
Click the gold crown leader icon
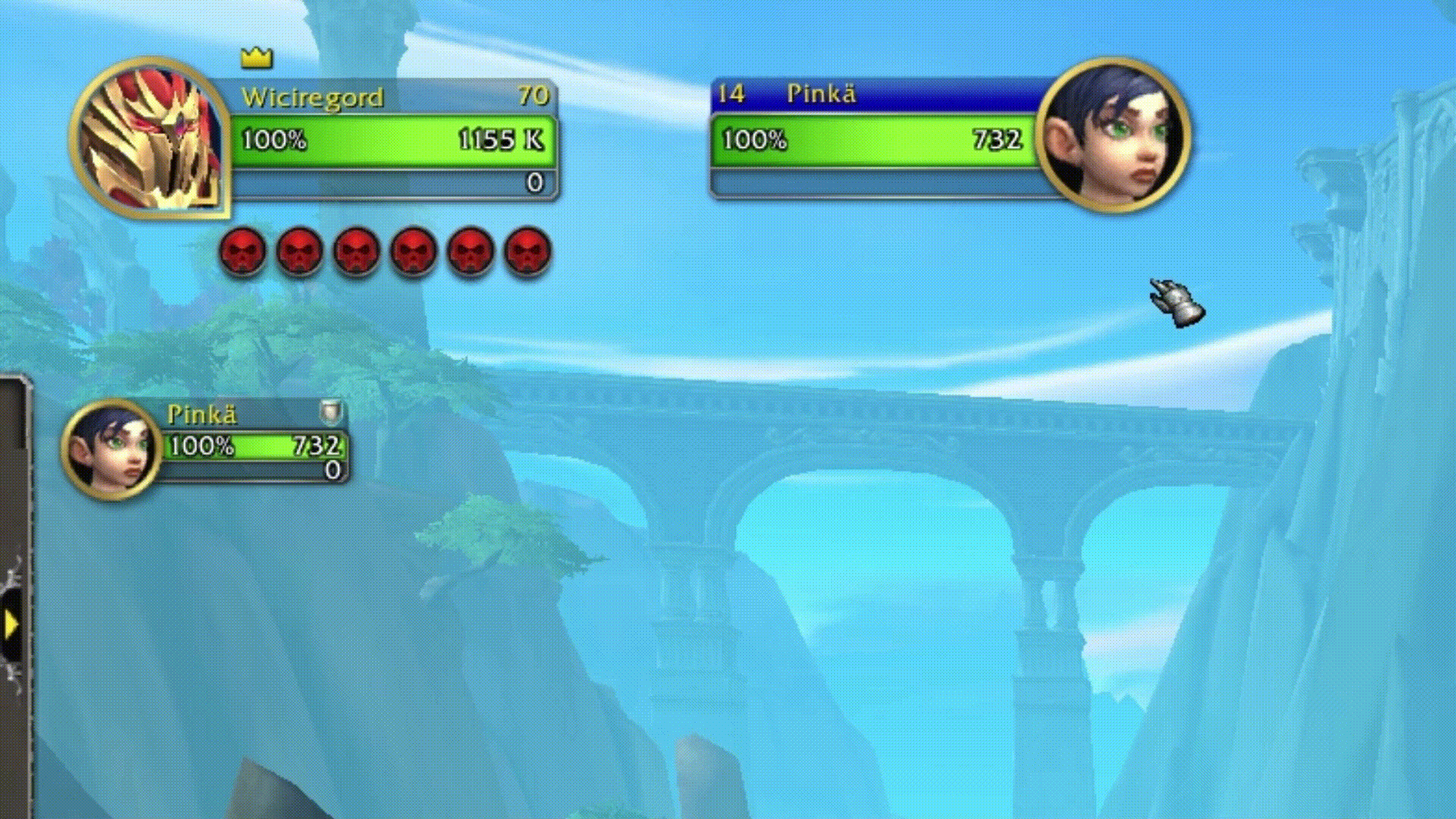click(x=256, y=57)
